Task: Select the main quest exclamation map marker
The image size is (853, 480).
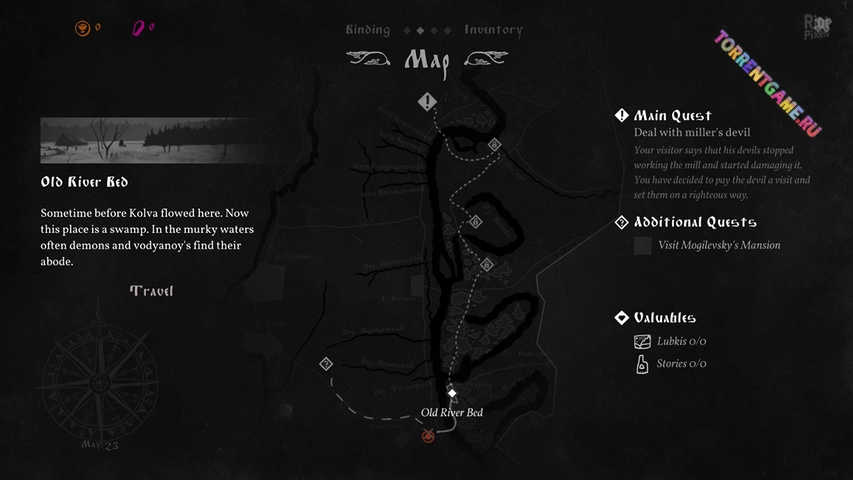Action: pos(428,101)
